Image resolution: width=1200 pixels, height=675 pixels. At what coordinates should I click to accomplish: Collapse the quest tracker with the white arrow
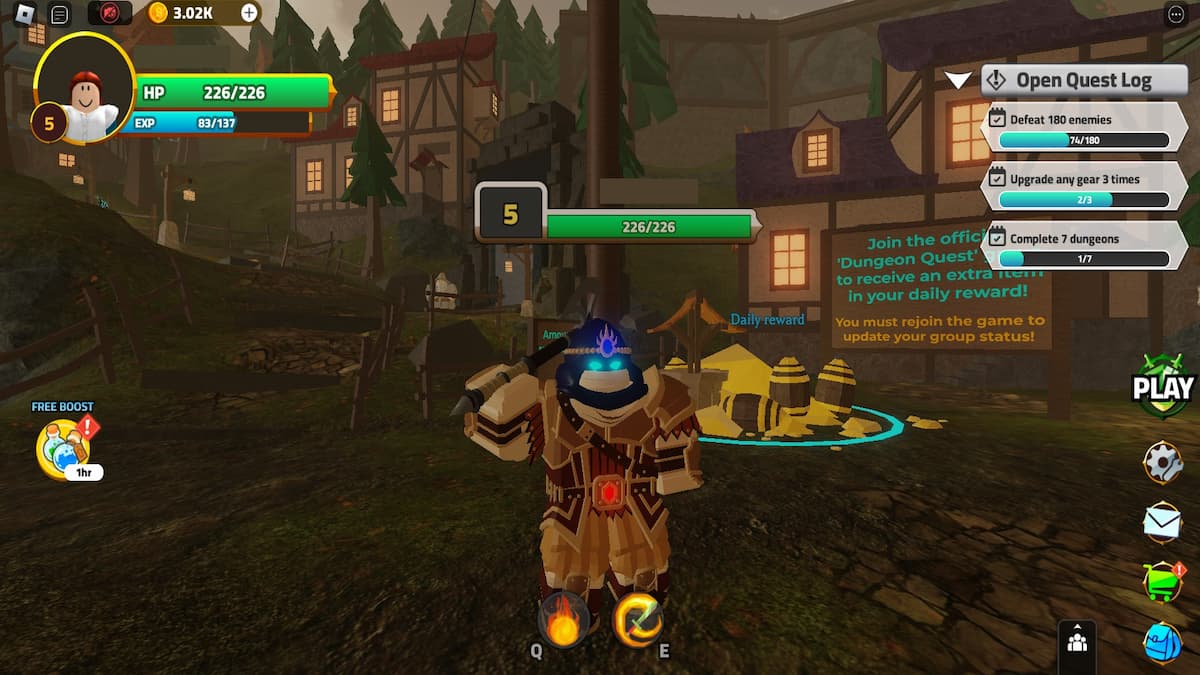[959, 80]
